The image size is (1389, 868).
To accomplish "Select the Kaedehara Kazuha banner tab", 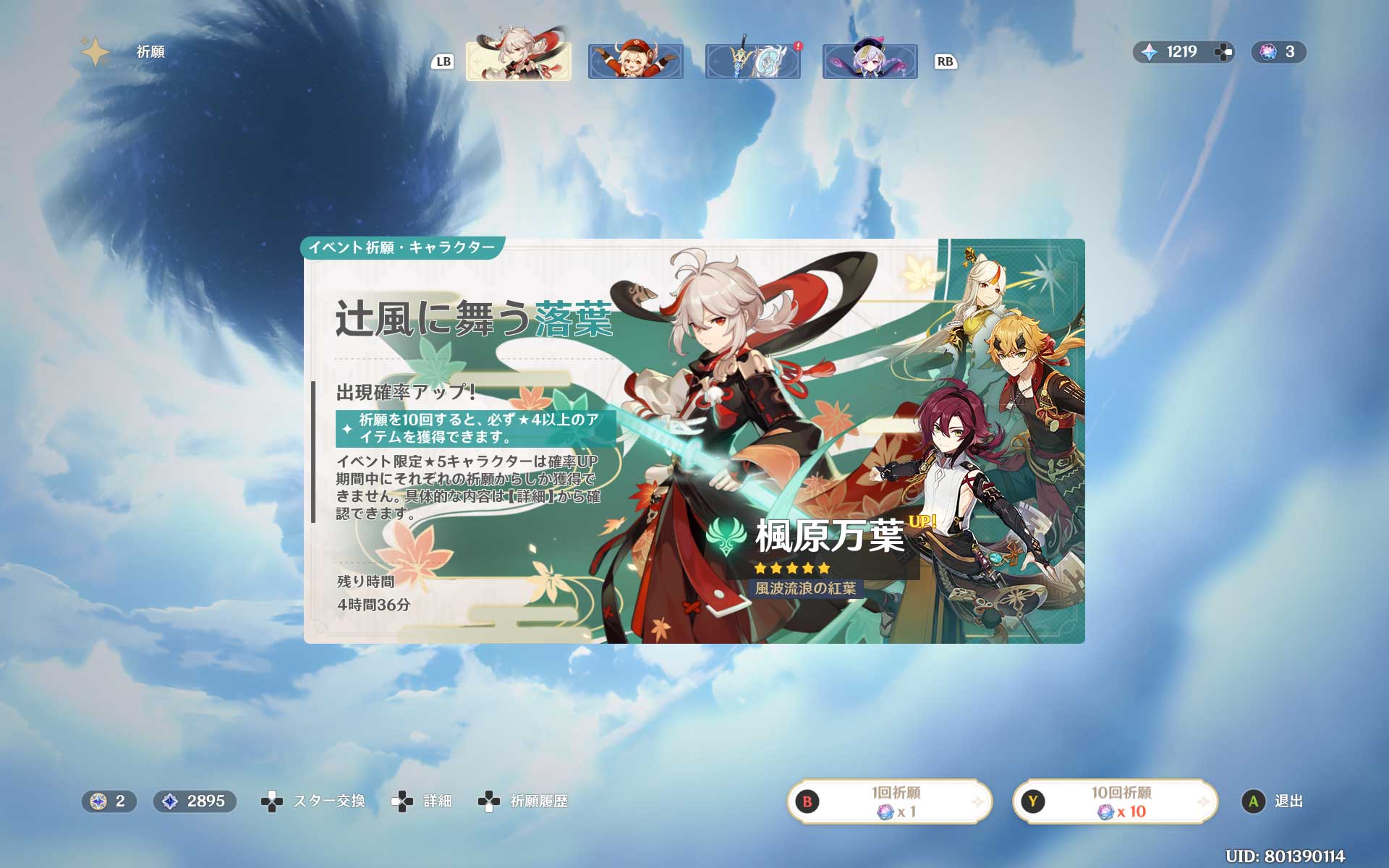I will coord(518,61).
